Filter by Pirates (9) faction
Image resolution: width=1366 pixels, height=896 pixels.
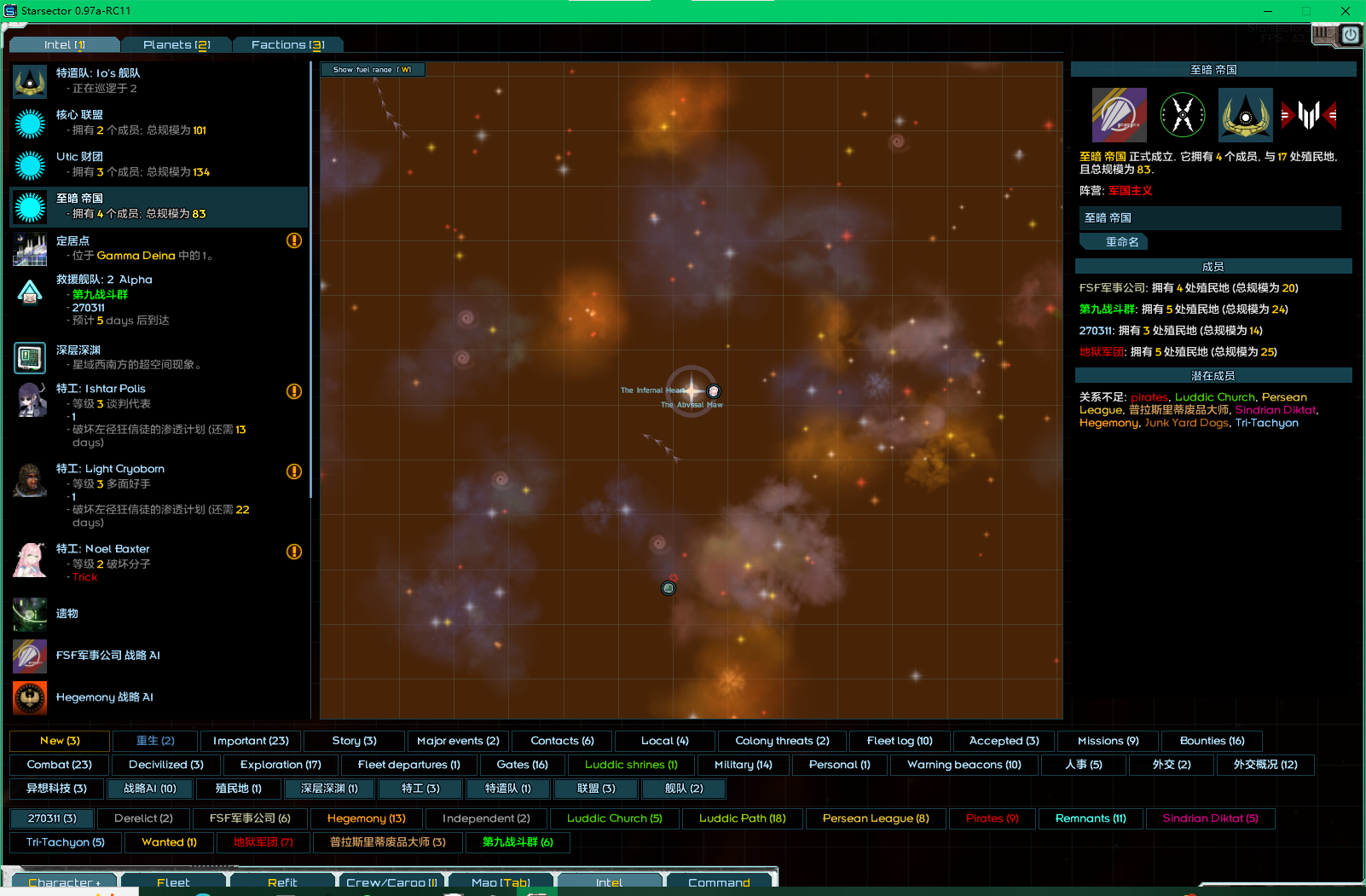click(992, 818)
